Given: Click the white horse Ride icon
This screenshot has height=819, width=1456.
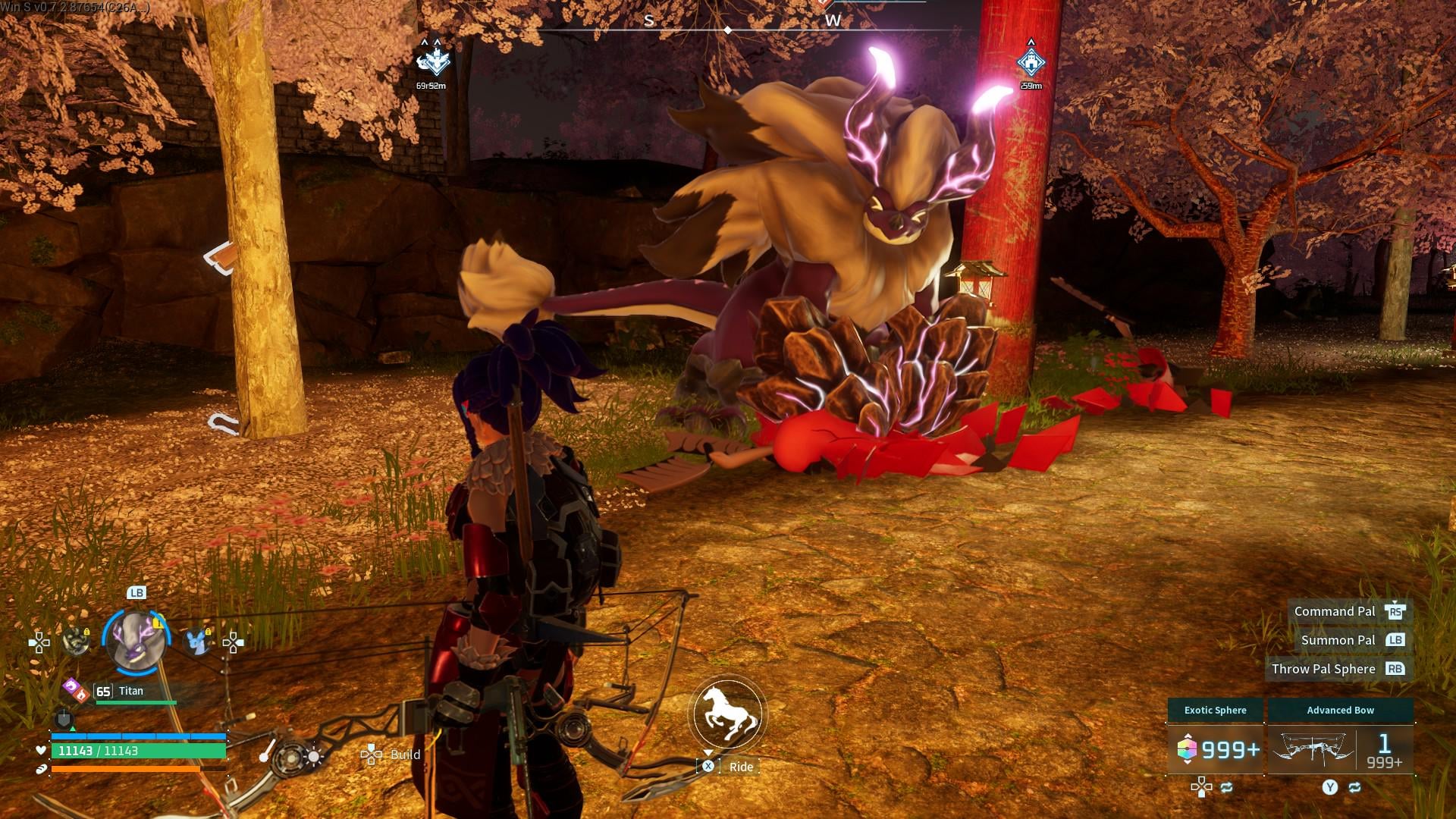Looking at the screenshot, I should [x=727, y=714].
